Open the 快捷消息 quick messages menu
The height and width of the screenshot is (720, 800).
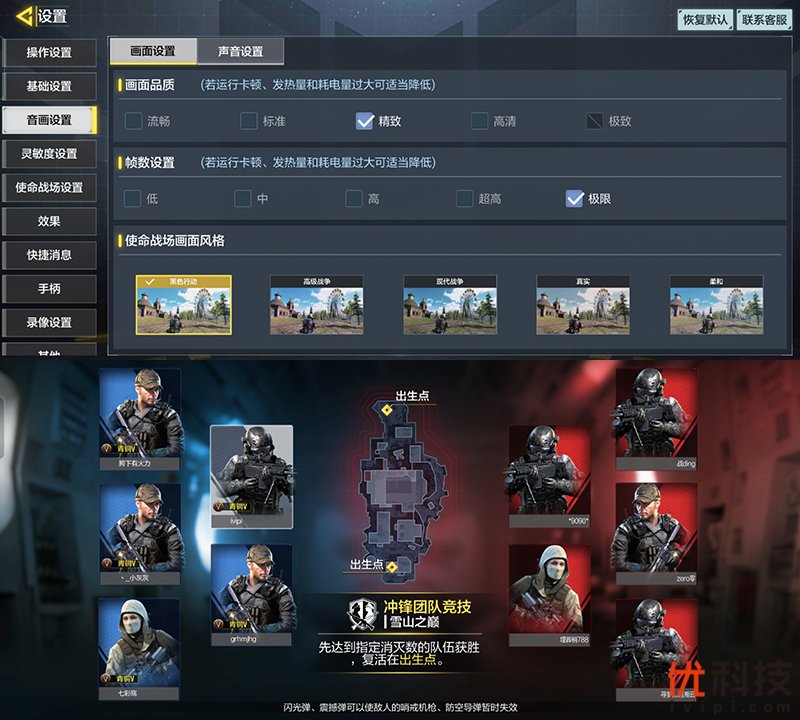tap(49, 255)
